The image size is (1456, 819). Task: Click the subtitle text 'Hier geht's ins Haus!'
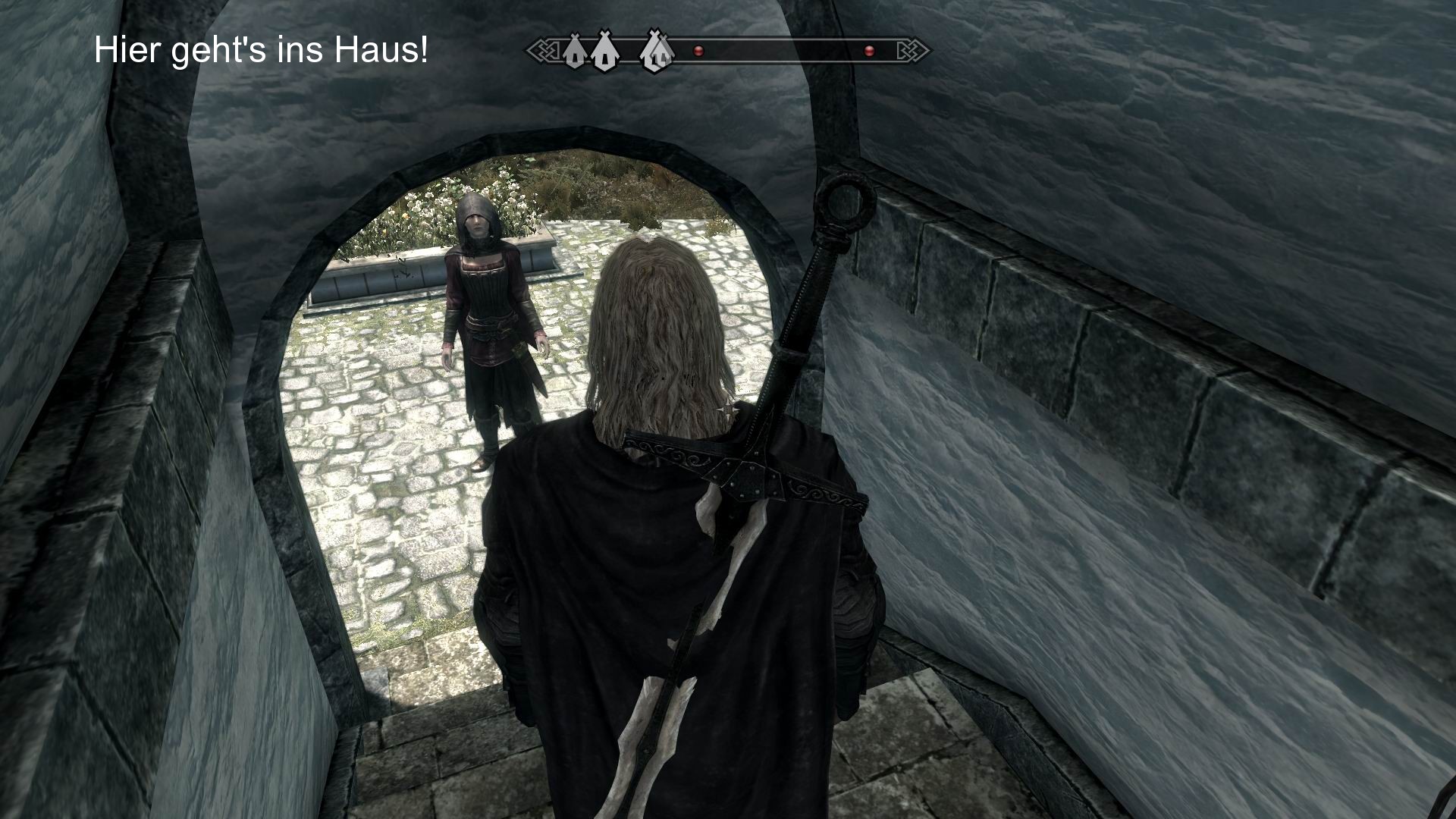(x=262, y=52)
